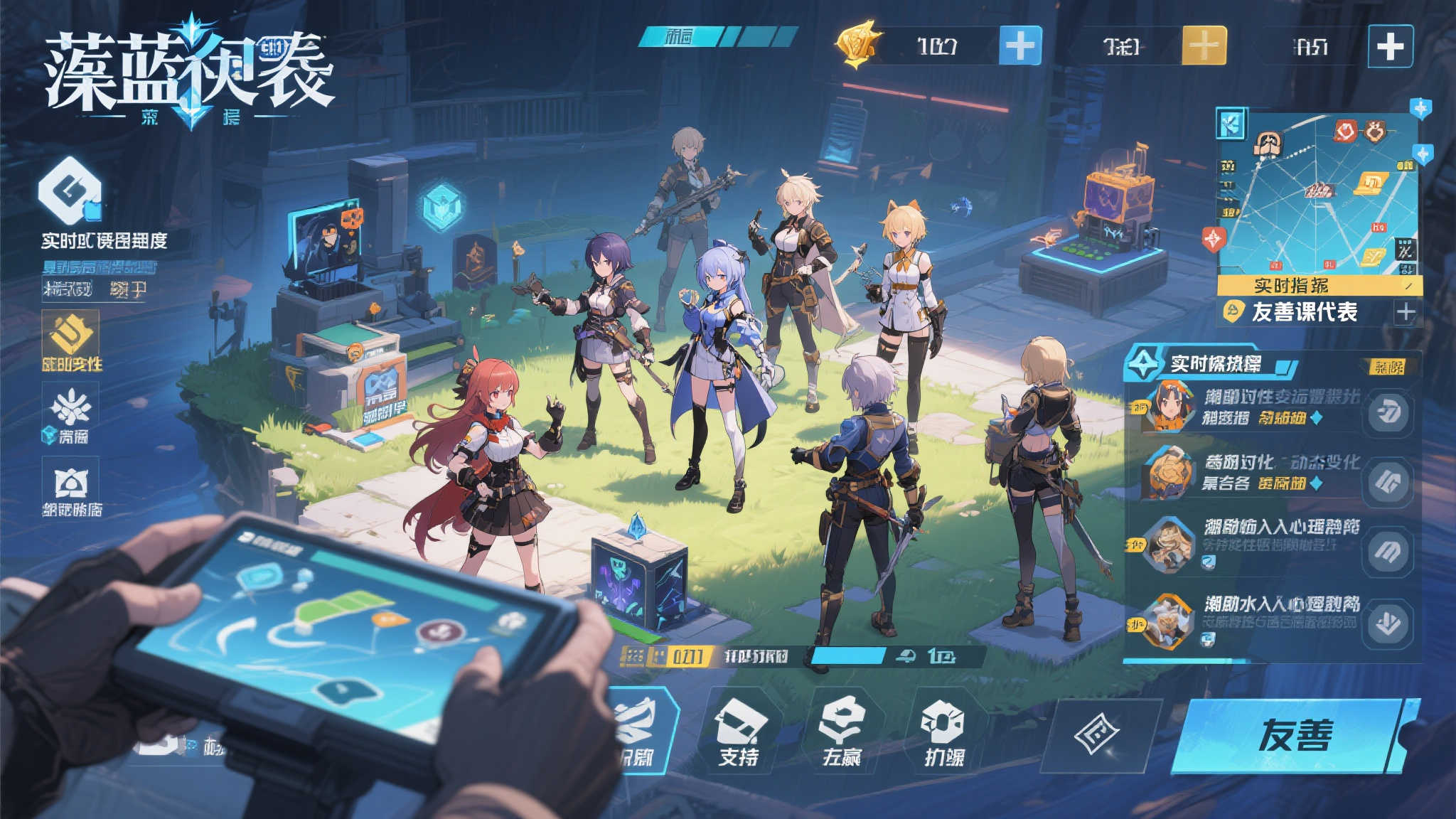Select the first list row with orange-haired avatar
The width and height of the screenshot is (1456, 819).
(1244, 407)
